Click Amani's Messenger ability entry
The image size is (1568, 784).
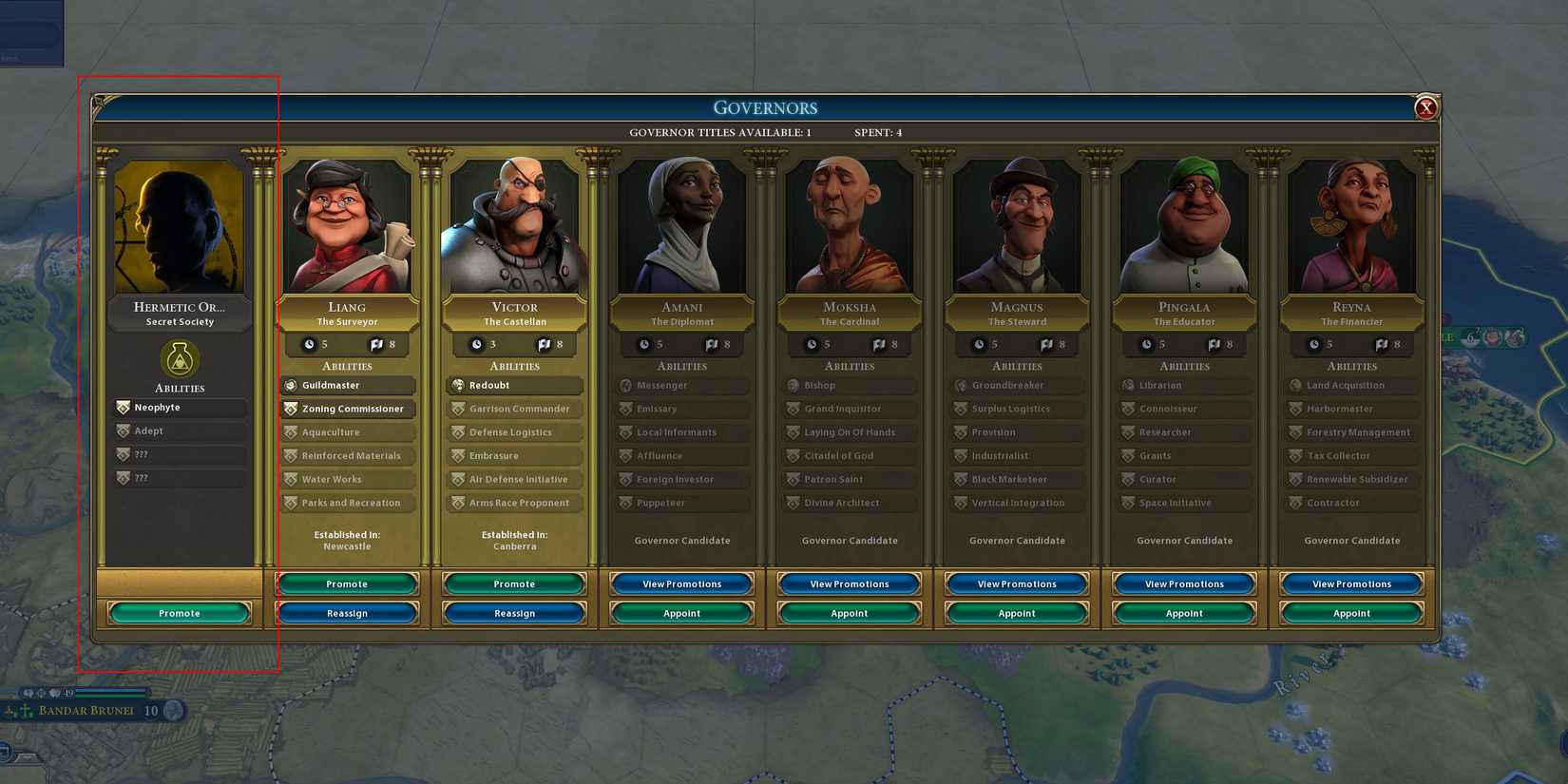[x=681, y=385]
